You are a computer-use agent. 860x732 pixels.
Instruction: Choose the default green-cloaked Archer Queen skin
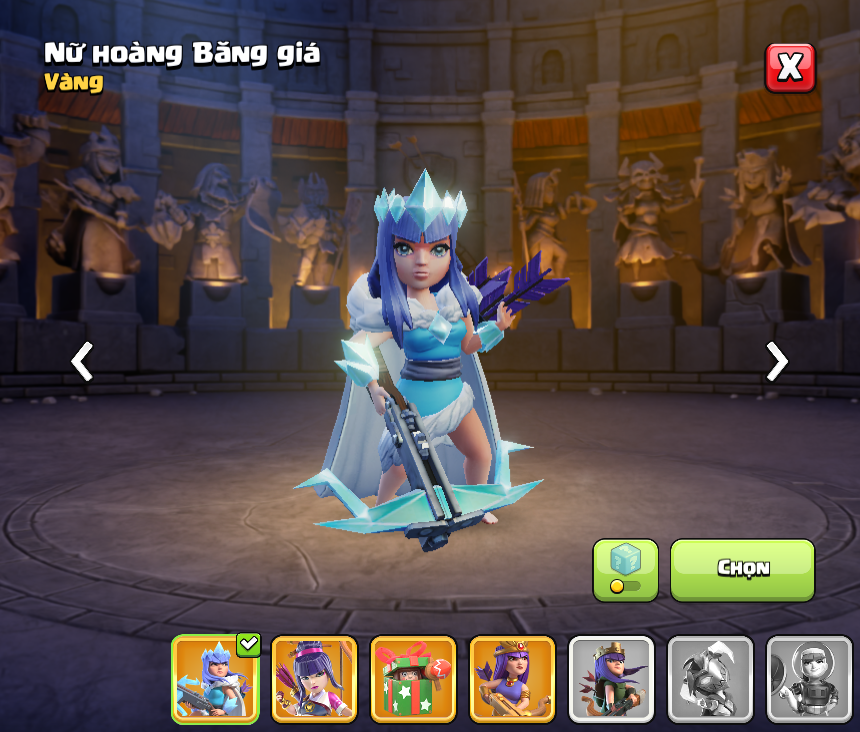611,679
